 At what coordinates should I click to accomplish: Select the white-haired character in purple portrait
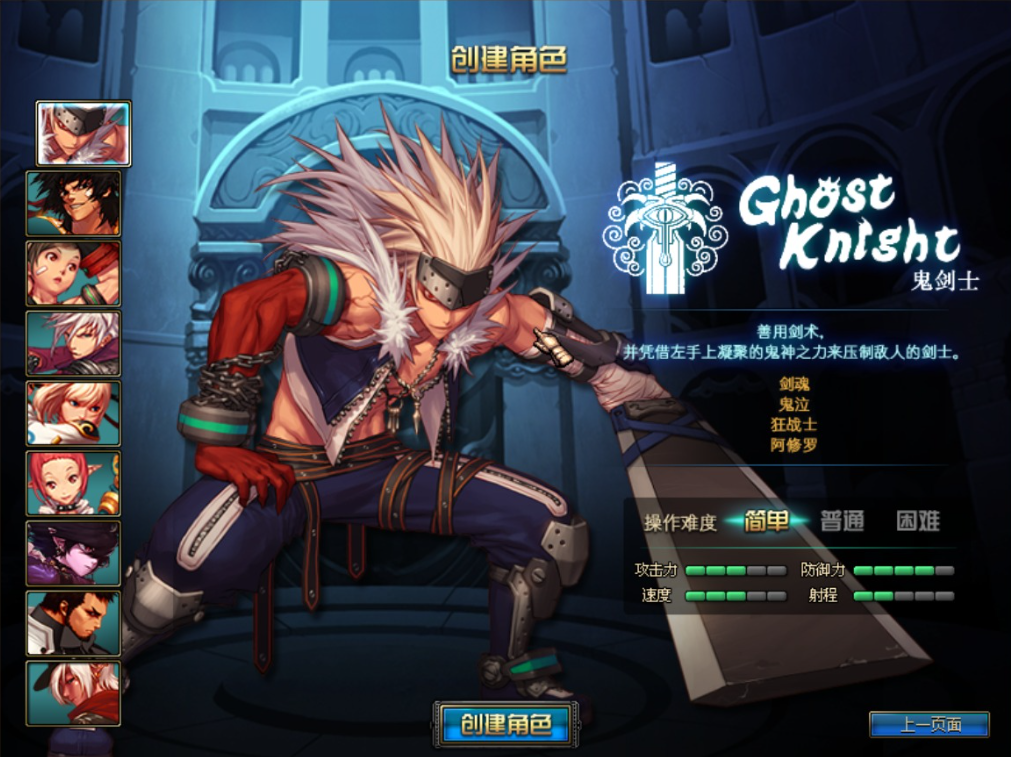pos(74,343)
